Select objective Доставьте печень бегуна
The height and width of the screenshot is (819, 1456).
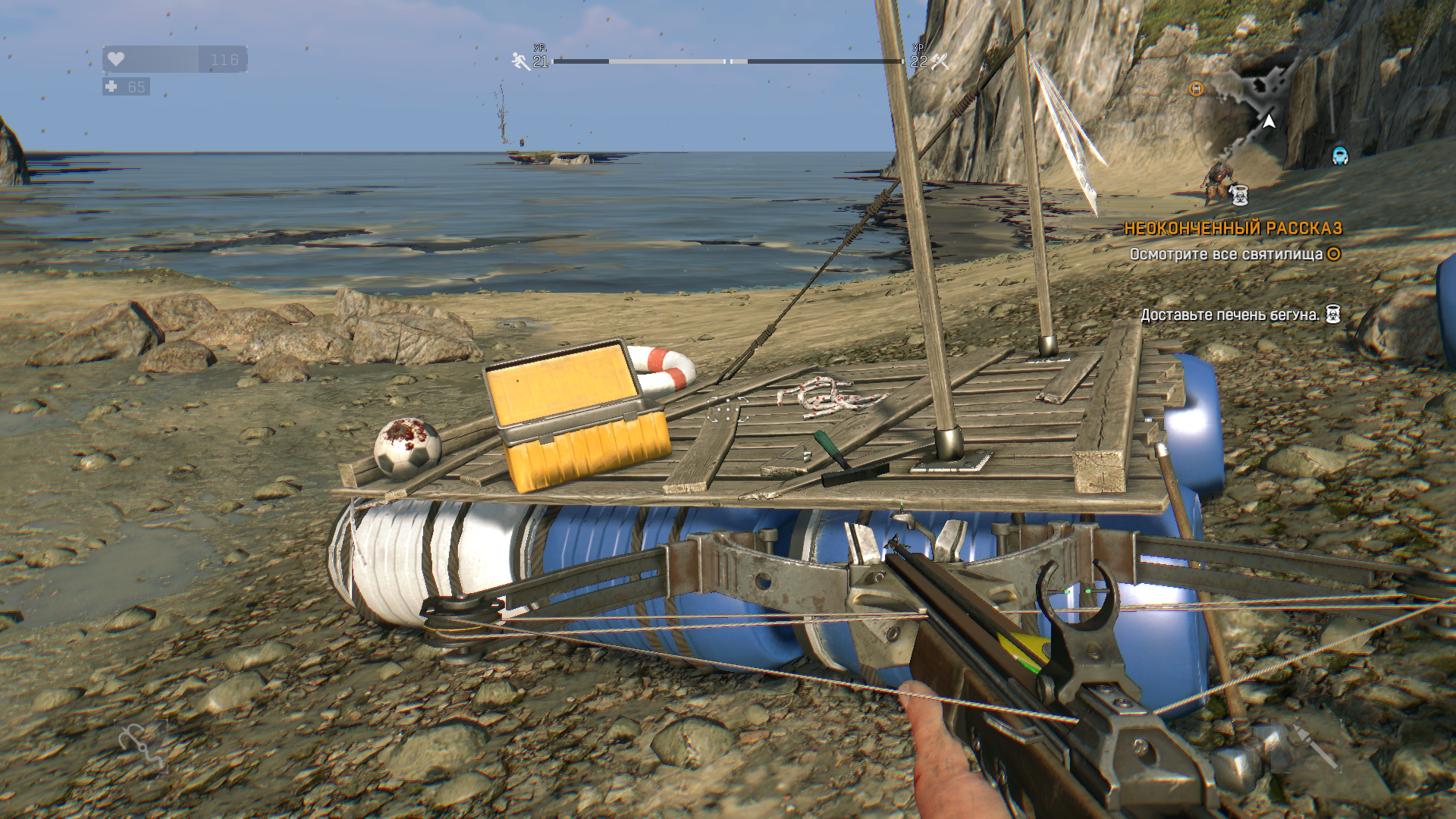[x=1229, y=315]
